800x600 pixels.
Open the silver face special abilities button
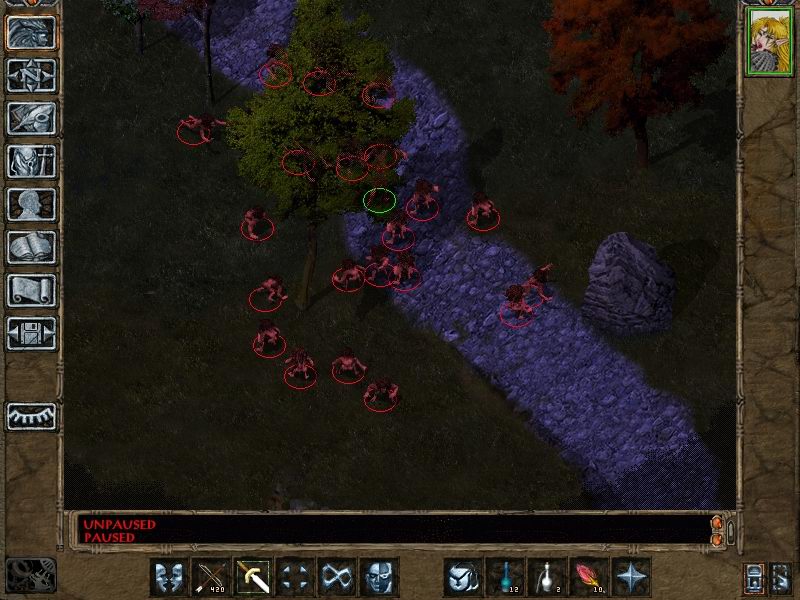(x=379, y=577)
